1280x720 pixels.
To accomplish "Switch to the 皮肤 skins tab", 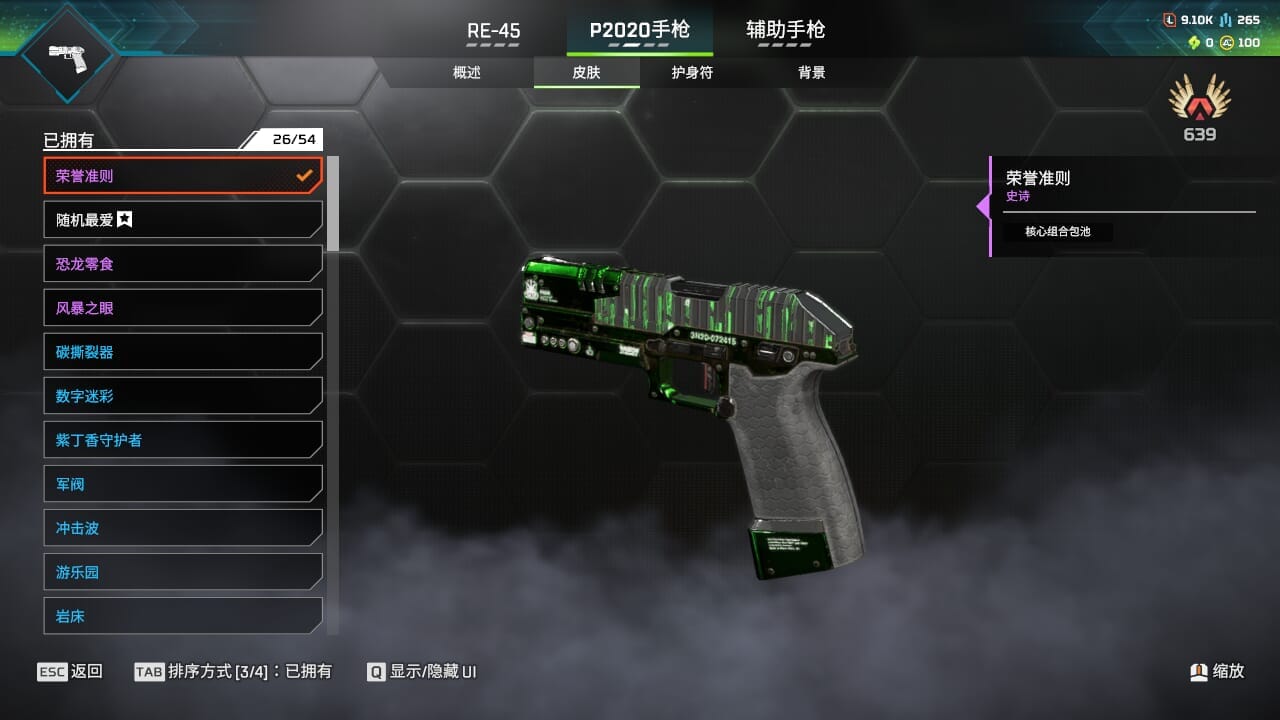I will point(586,73).
